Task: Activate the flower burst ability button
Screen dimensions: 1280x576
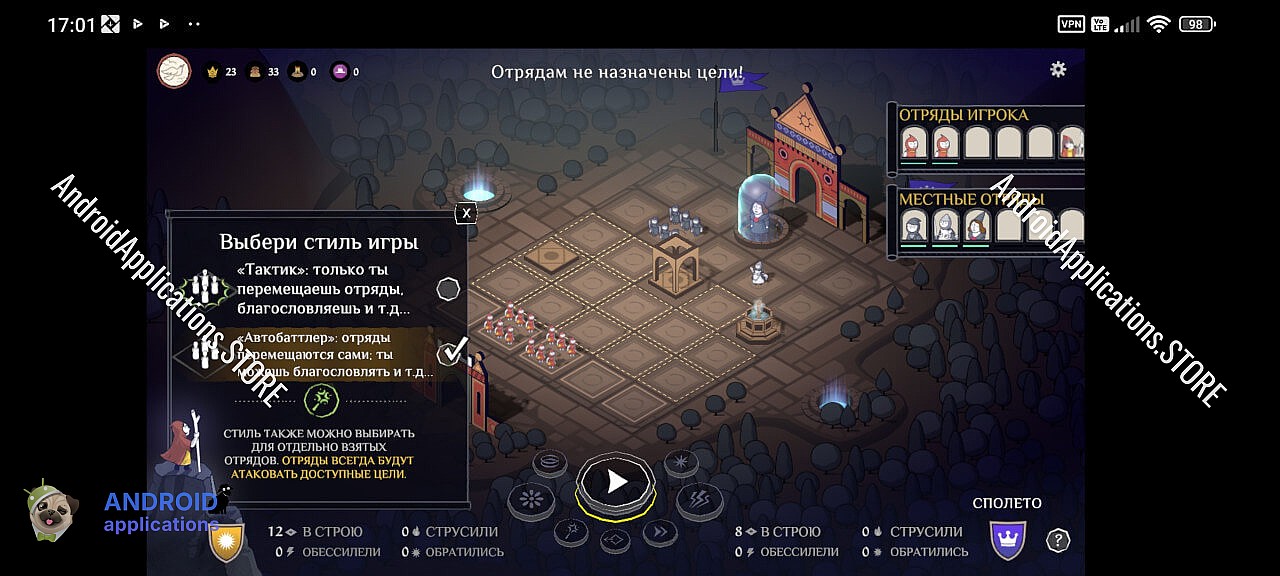Action: [x=531, y=499]
